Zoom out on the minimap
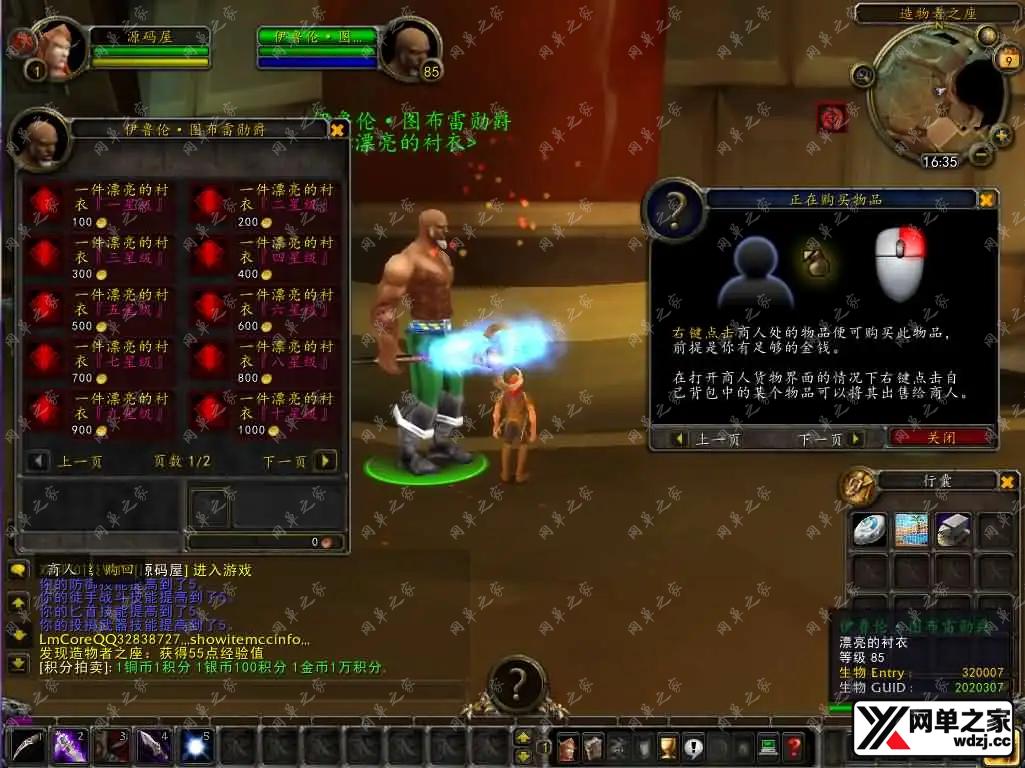Screen dimensions: 1025x768 pos(981,155)
